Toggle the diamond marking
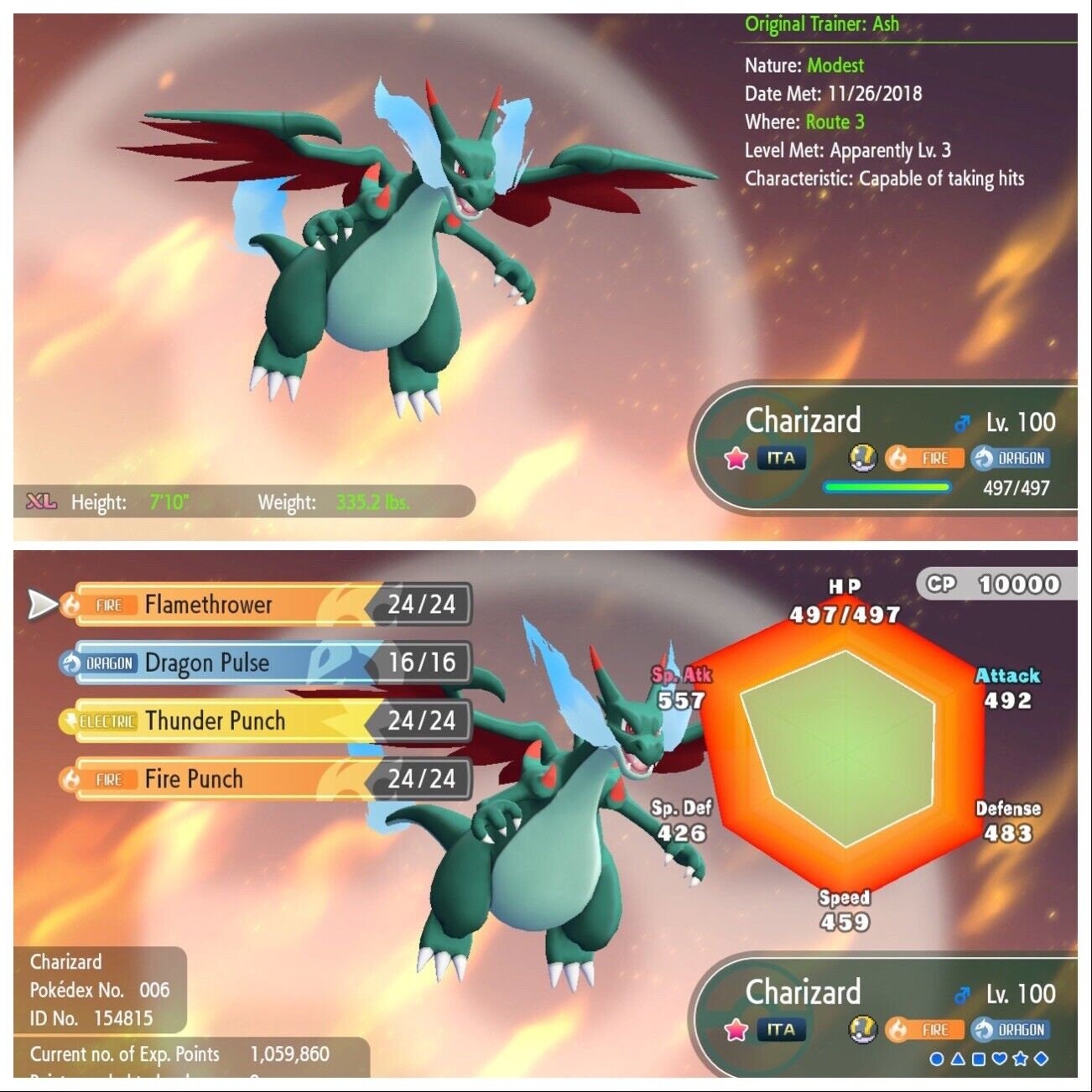1092x1092 pixels. (x=1040, y=1058)
